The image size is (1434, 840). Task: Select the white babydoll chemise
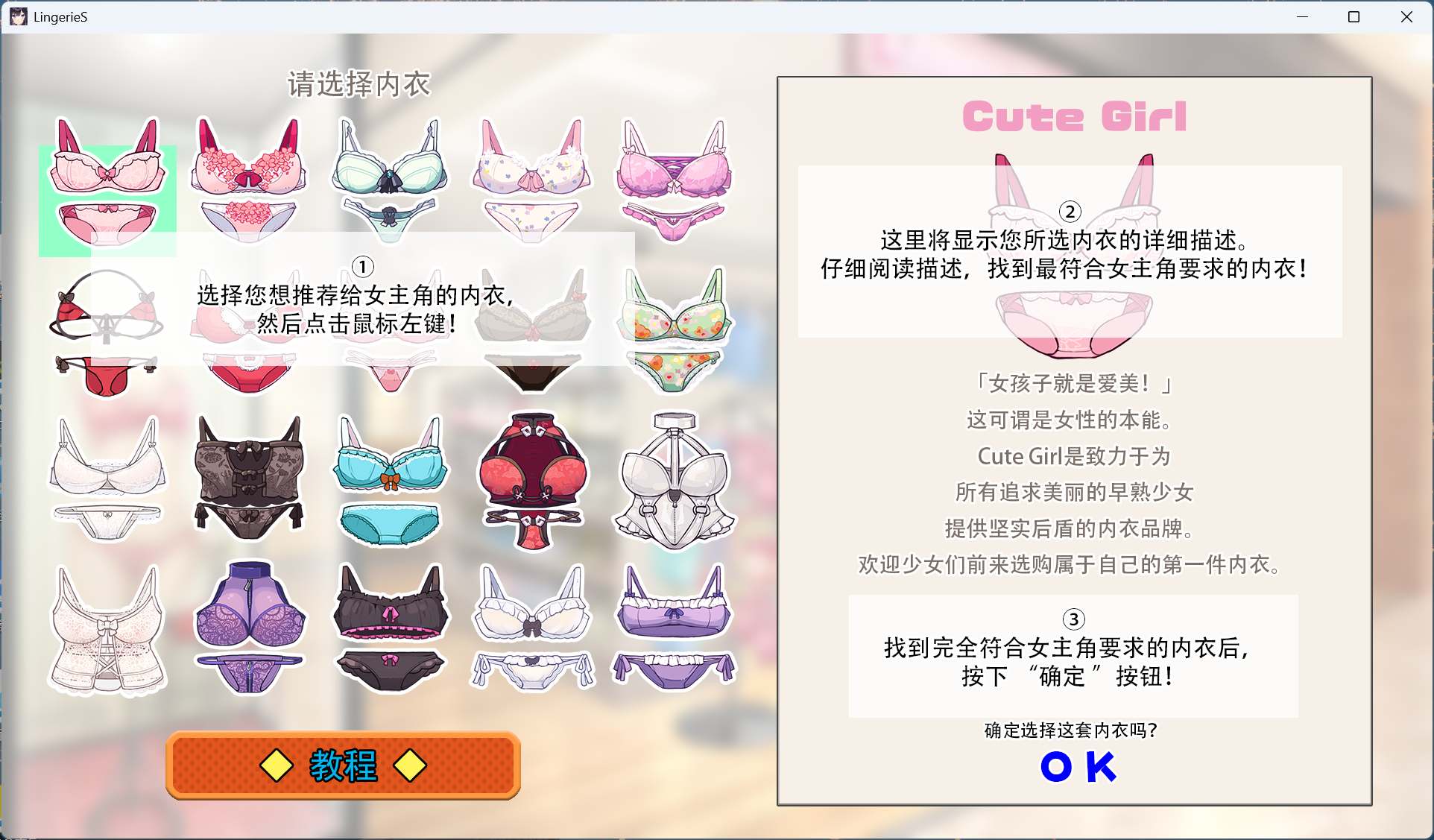tap(108, 630)
